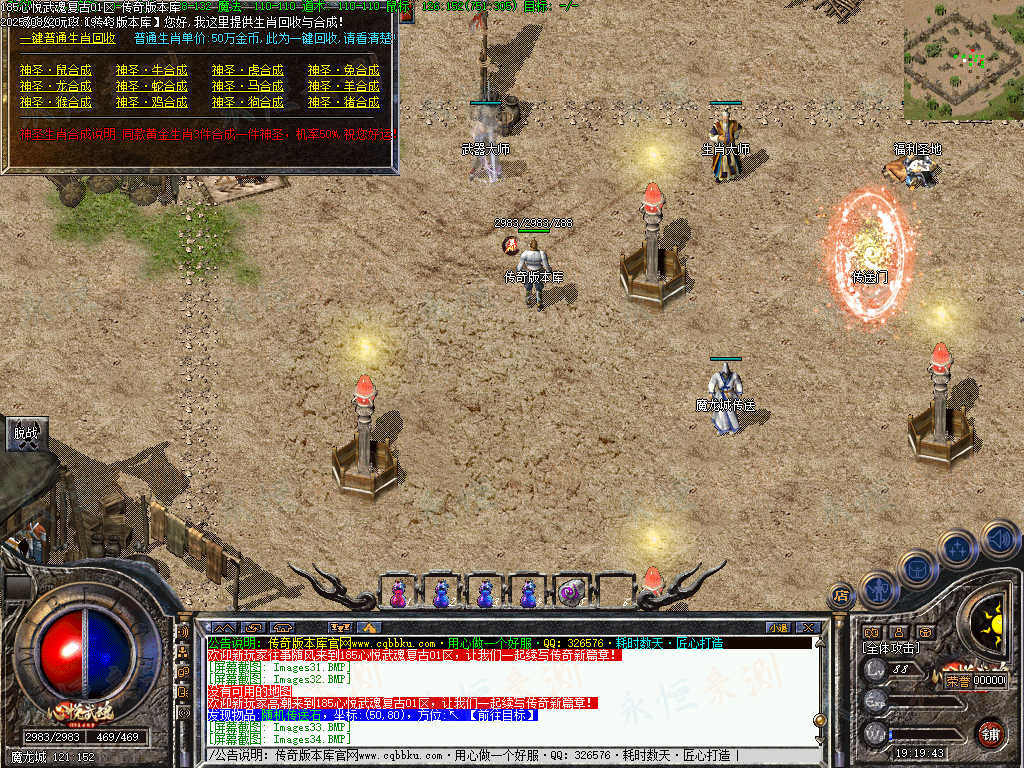
Task: Pick 神圣·马合成 option
Action: pyautogui.click(x=248, y=86)
